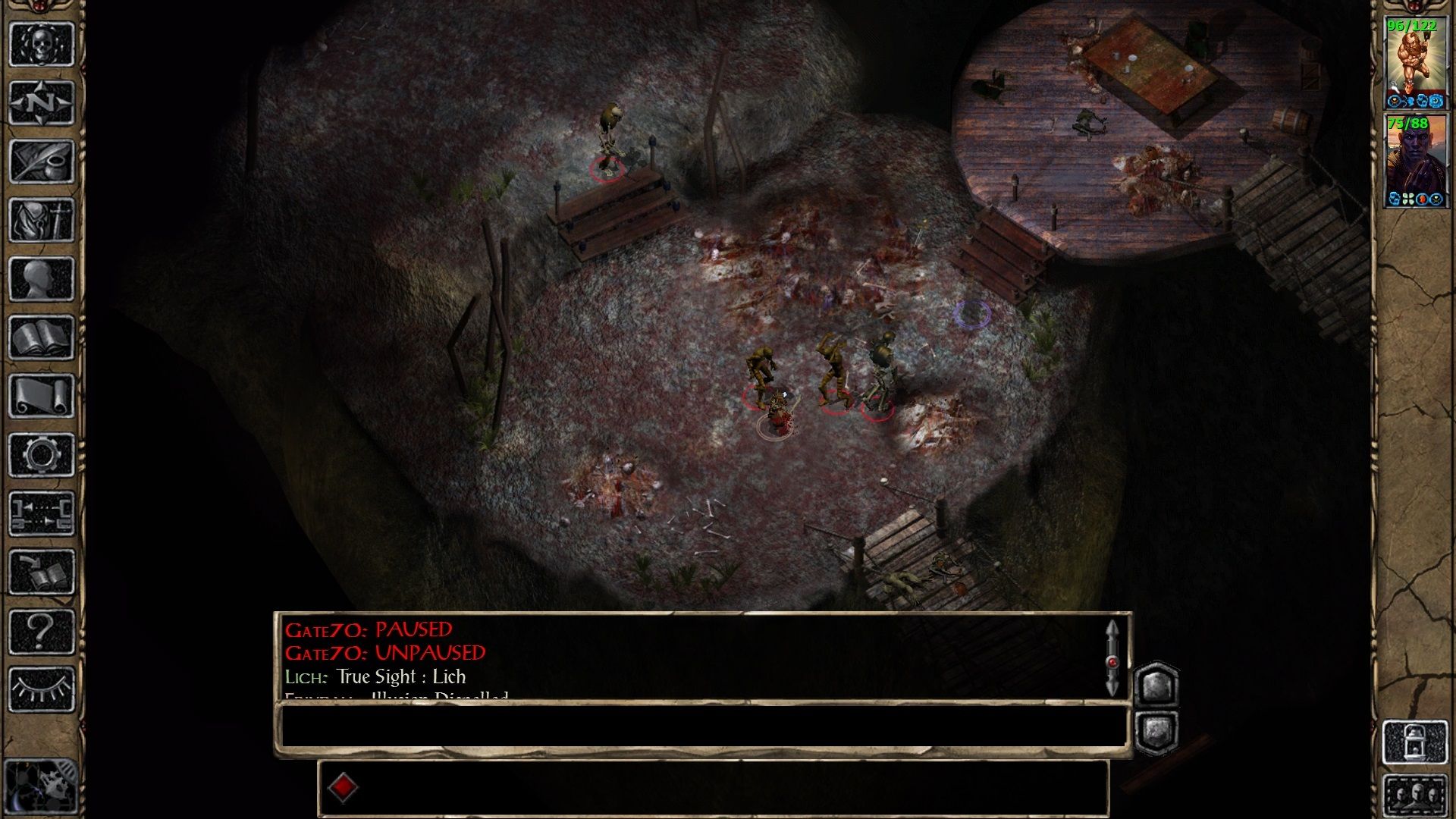Viewport: 1456px width, 819px height.
Task: Click the chat input field below the log
Action: [702, 726]
